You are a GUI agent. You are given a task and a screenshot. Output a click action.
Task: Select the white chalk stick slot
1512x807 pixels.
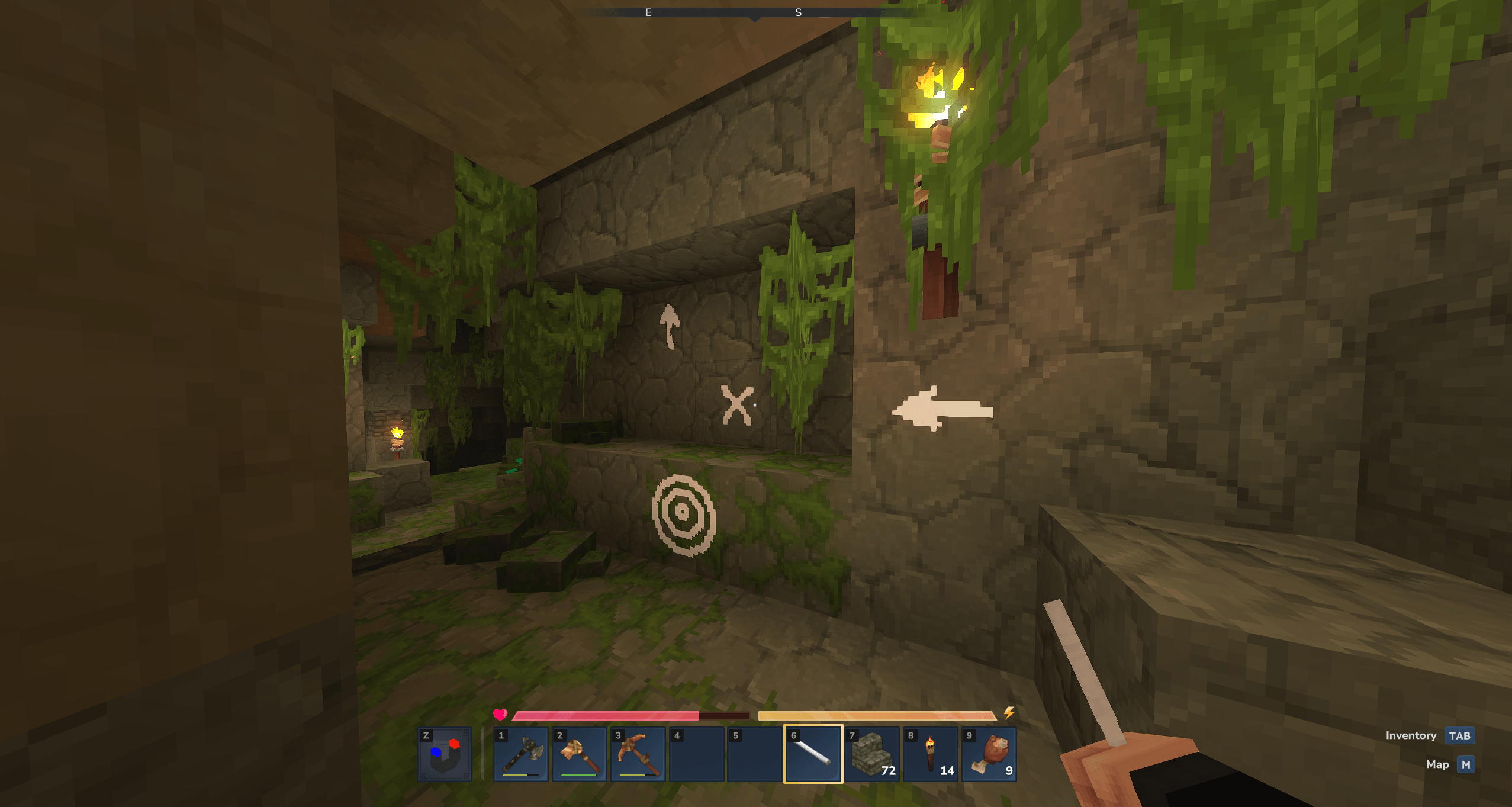click(813, 754)
